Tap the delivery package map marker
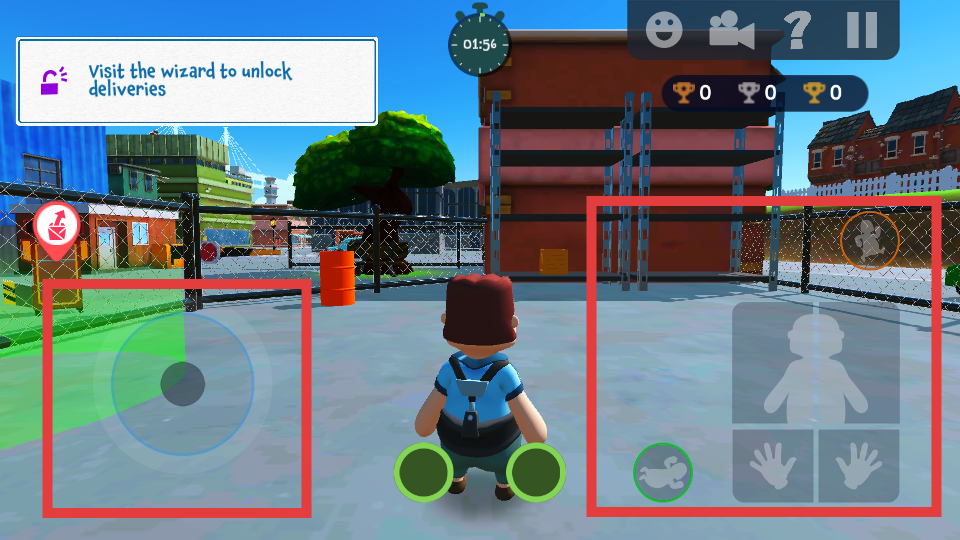The height and width of the screenshot is (540, 960). pos(57,229)
